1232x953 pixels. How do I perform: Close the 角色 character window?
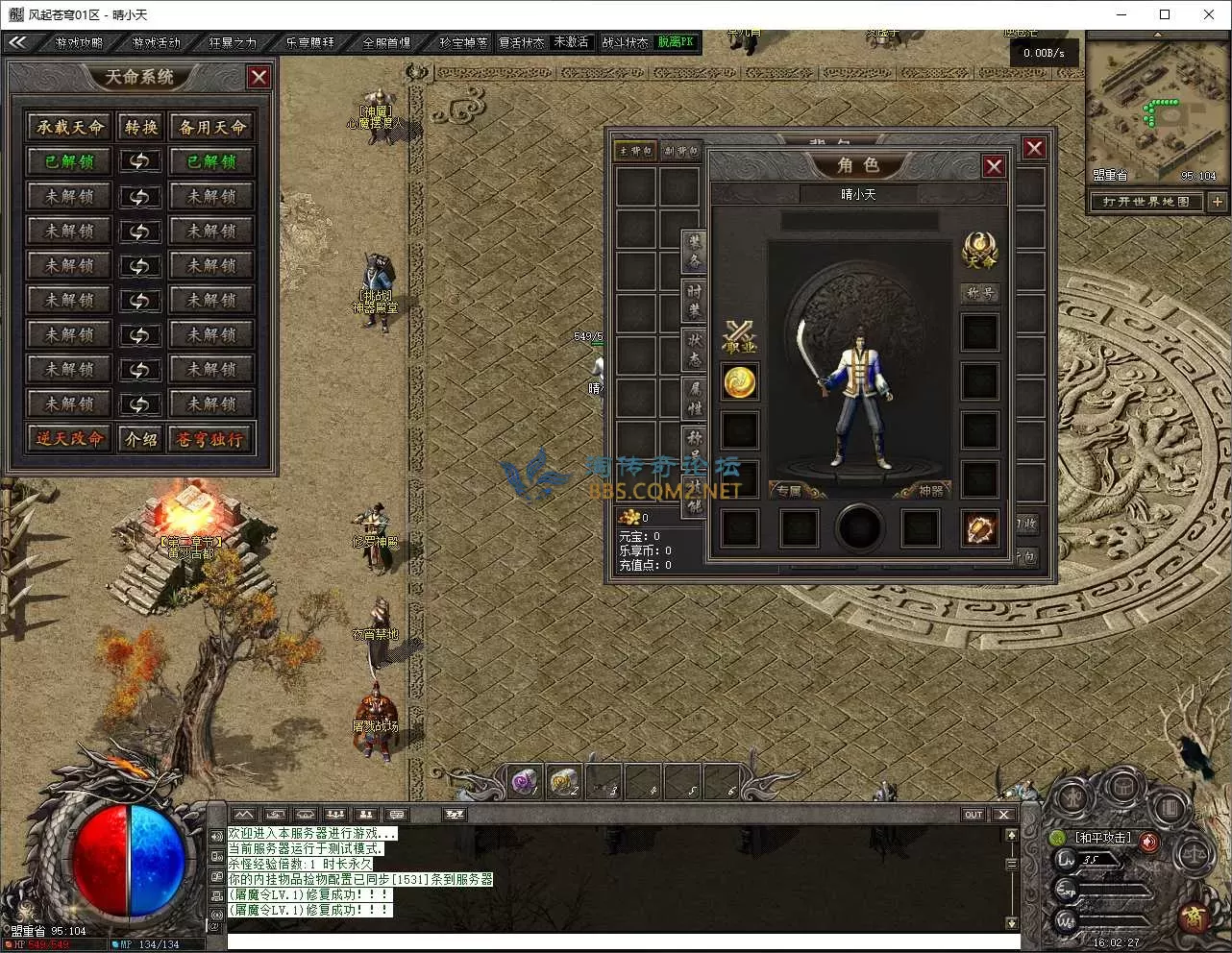994,166
